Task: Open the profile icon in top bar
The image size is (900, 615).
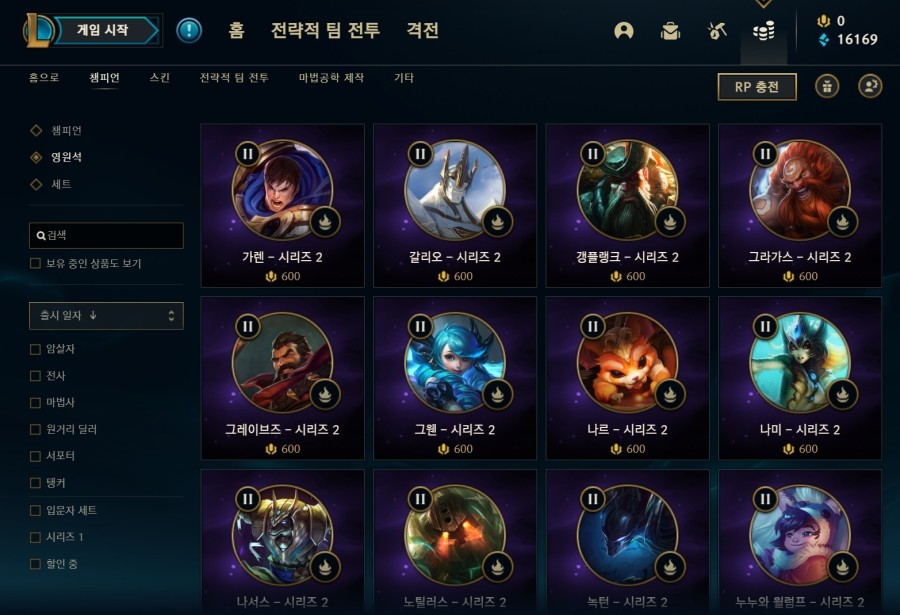Action: coord(624,31)
